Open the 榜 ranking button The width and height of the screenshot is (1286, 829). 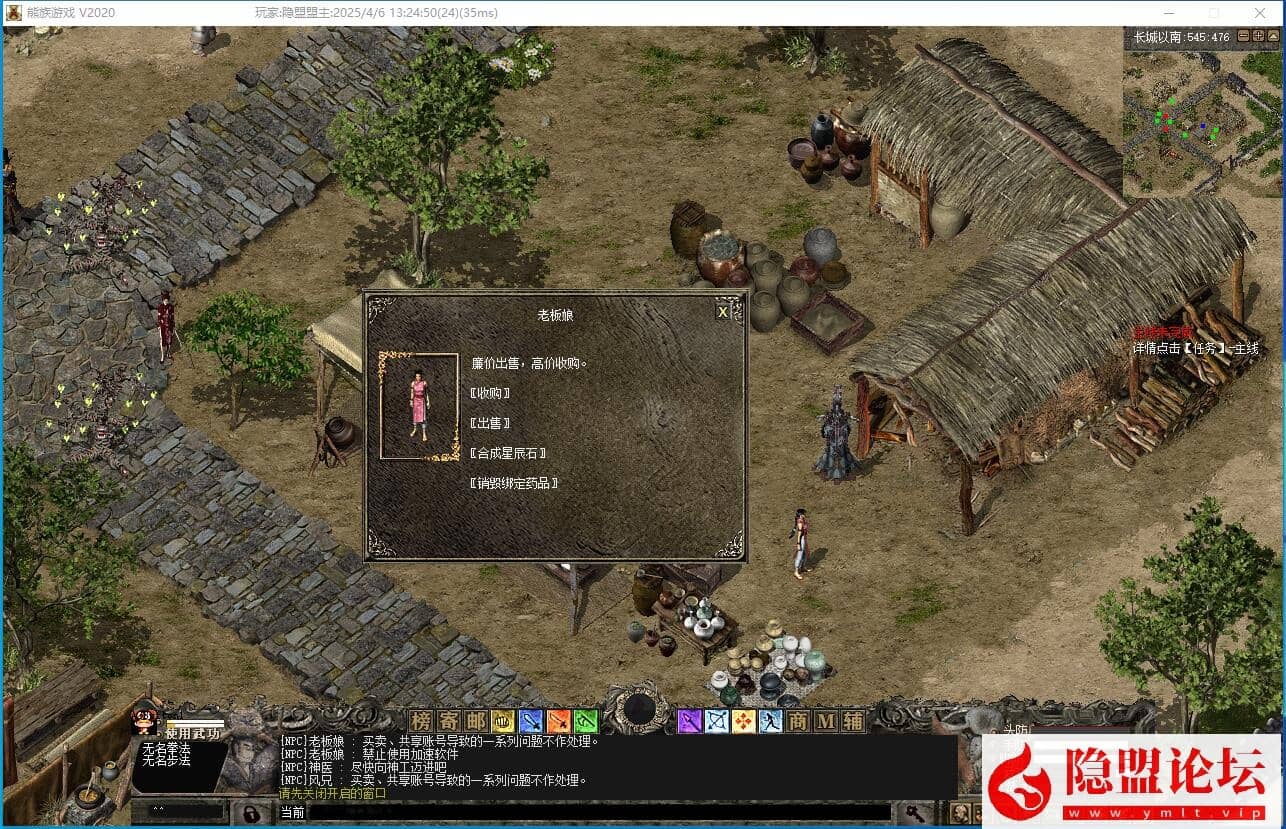[x=421, y=720]
